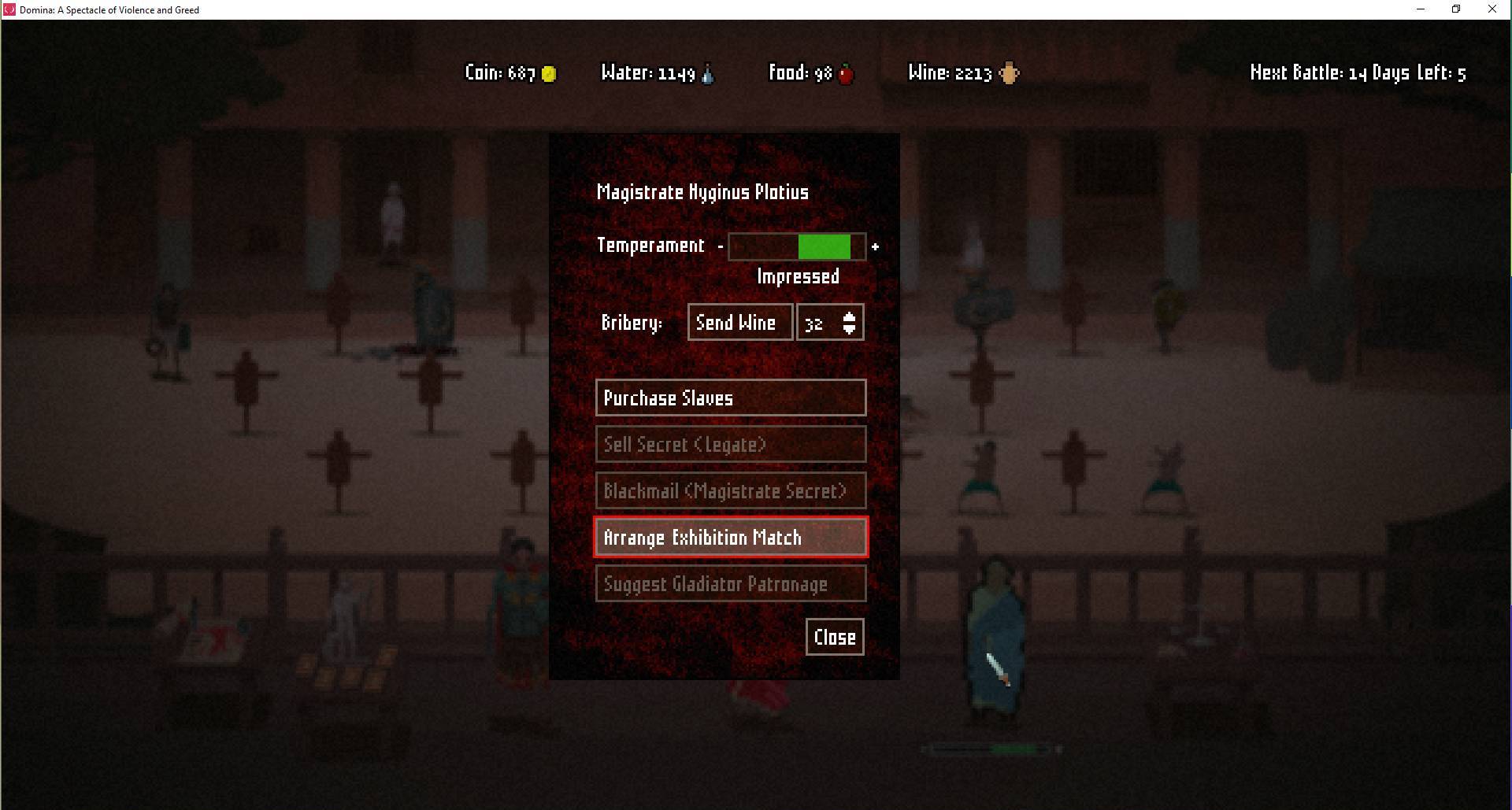Select Sell Secret (Legate)
Viewport: 1512px width, 810px height.
[x=730, y=444]
